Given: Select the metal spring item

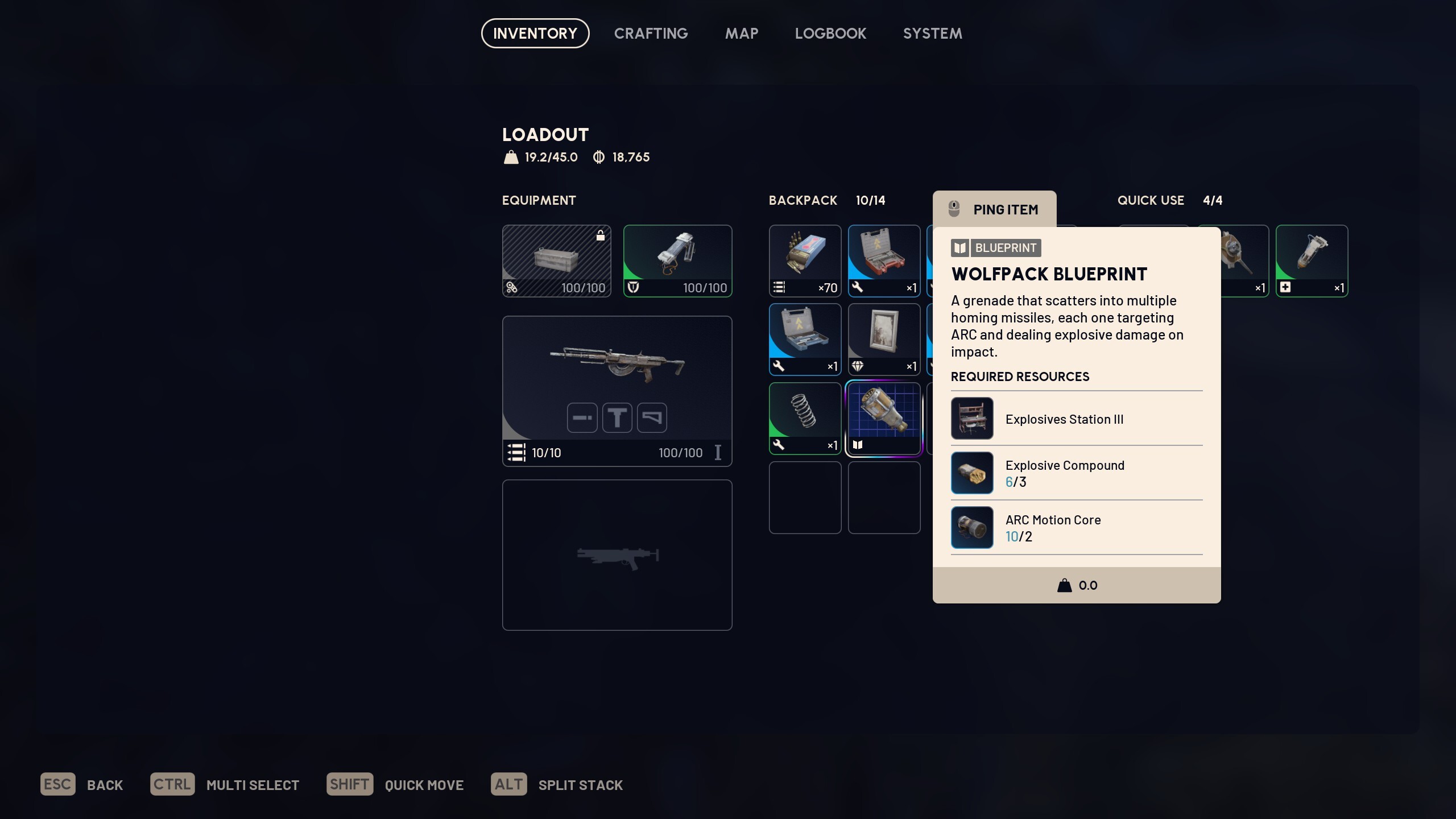Looking at the screenshot, I should pos(805,418).
